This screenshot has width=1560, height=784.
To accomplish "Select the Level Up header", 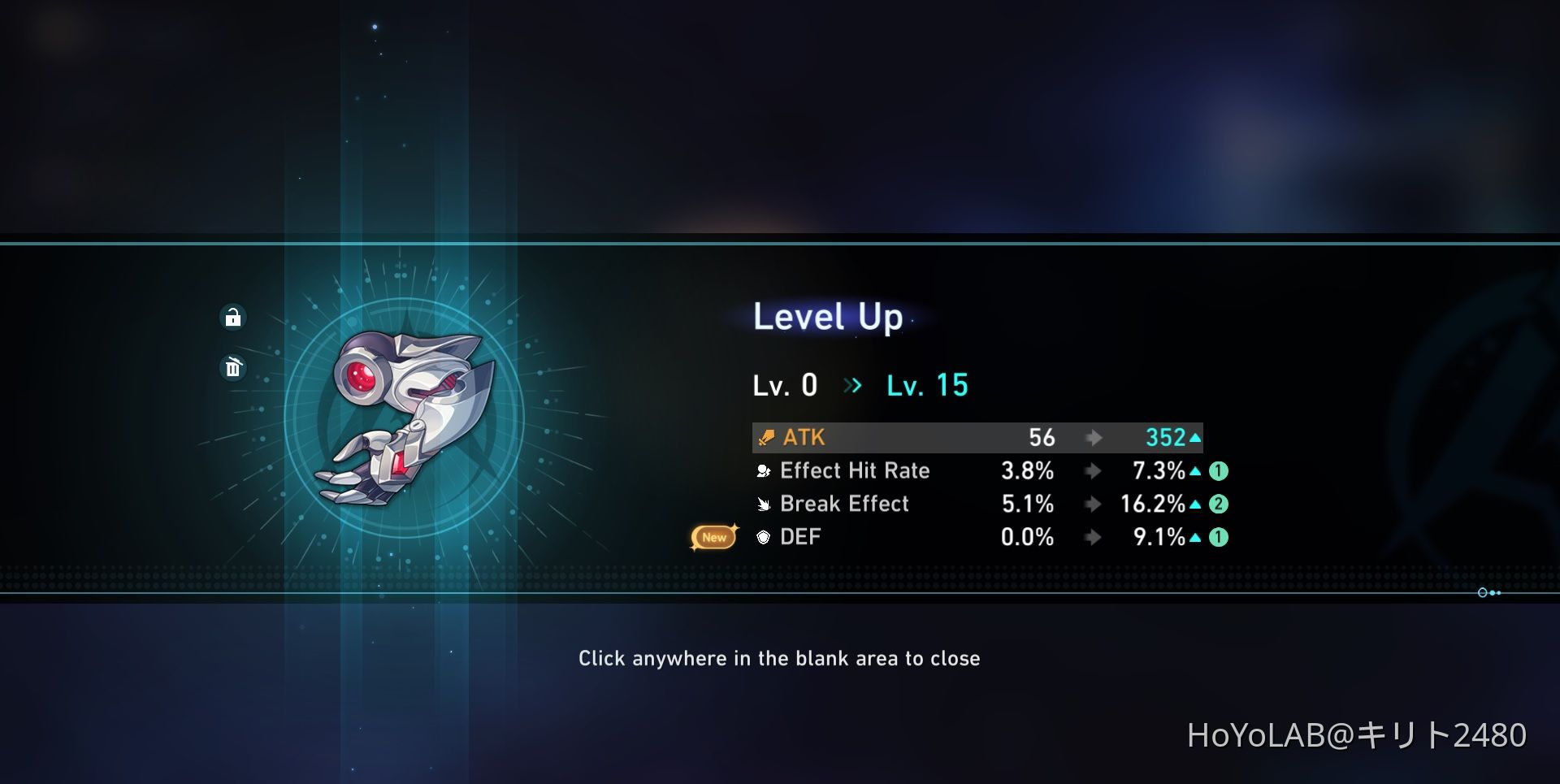I will 828,318.
